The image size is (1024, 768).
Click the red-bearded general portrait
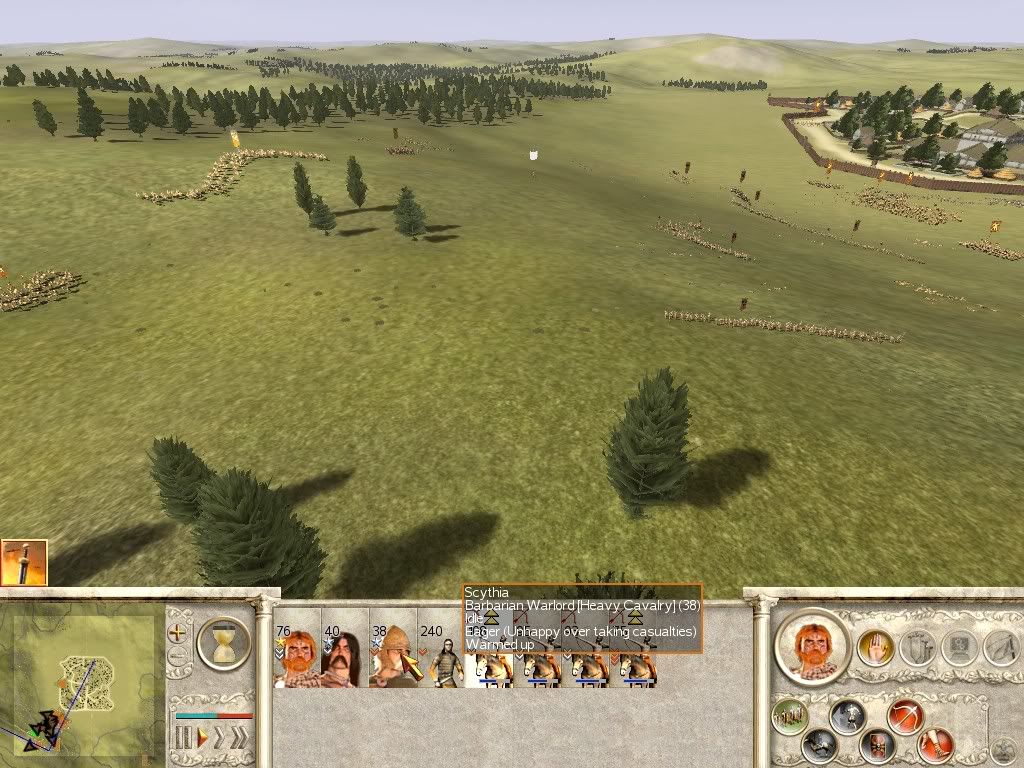coord(811,646)
